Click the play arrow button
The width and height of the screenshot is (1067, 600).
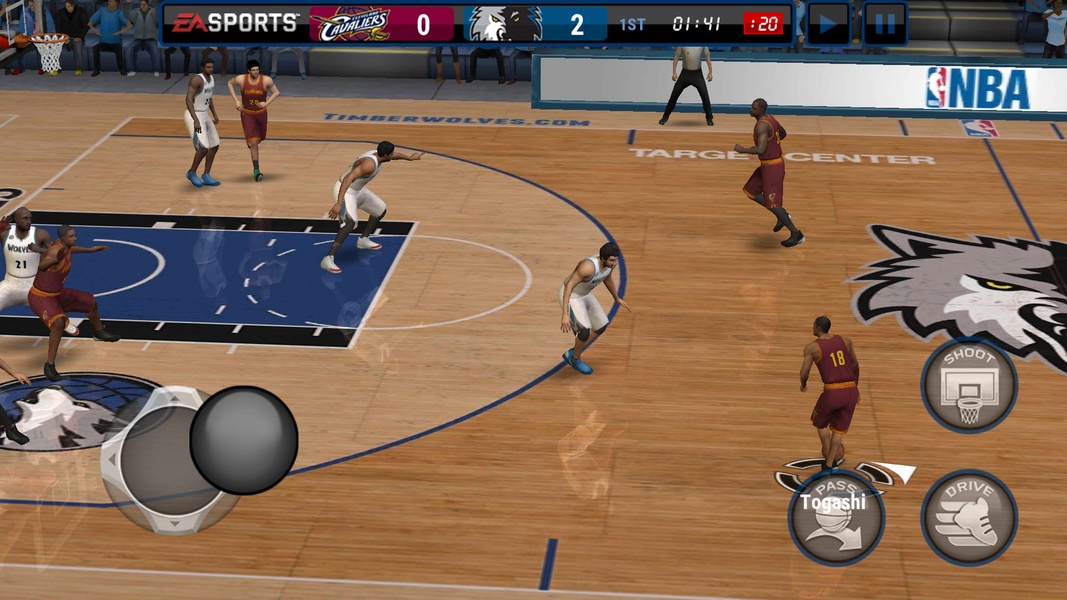[x=828, y=23]
